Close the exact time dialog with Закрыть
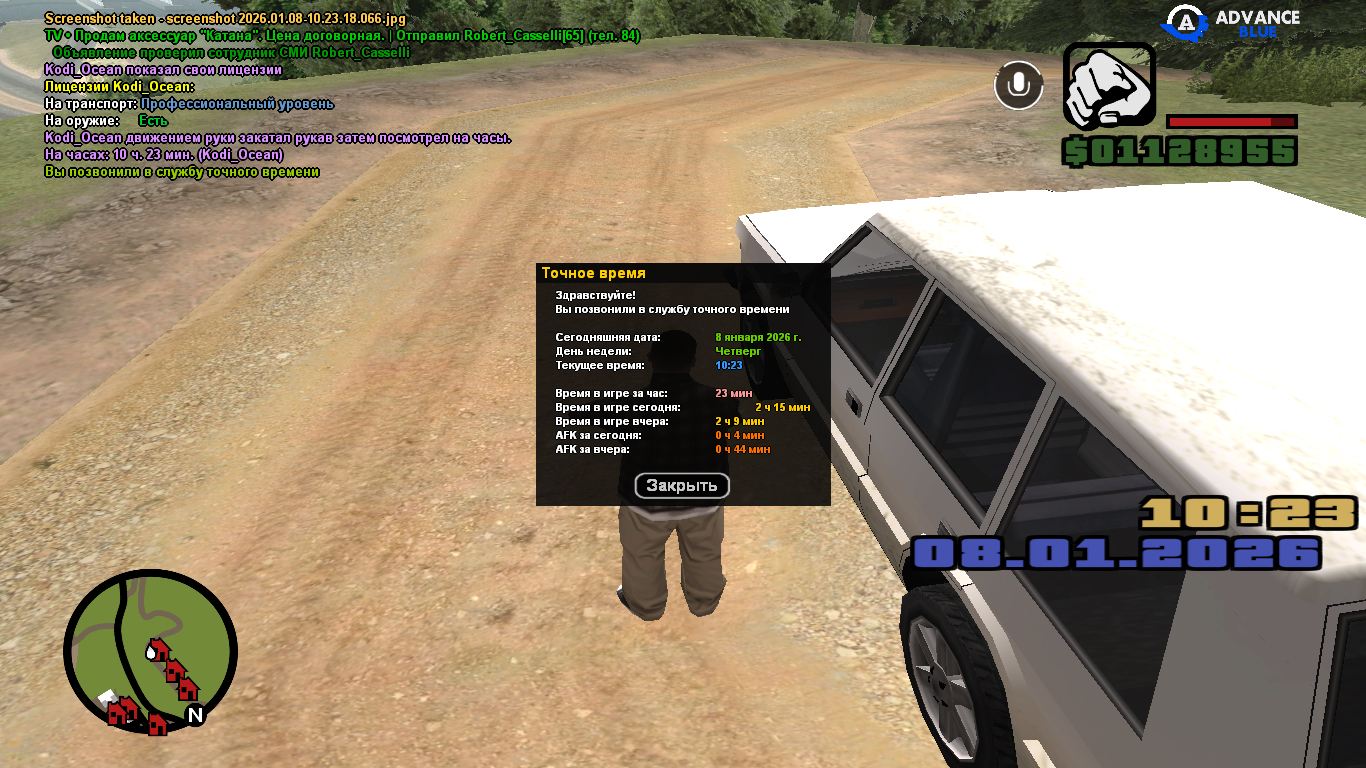 [x=682, y=486]
